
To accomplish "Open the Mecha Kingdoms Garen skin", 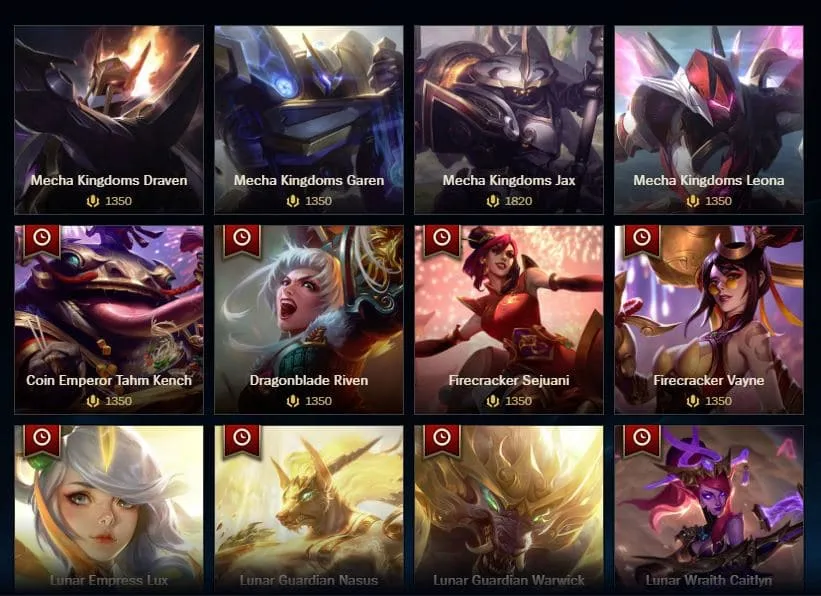I will (x=309, y=120).
